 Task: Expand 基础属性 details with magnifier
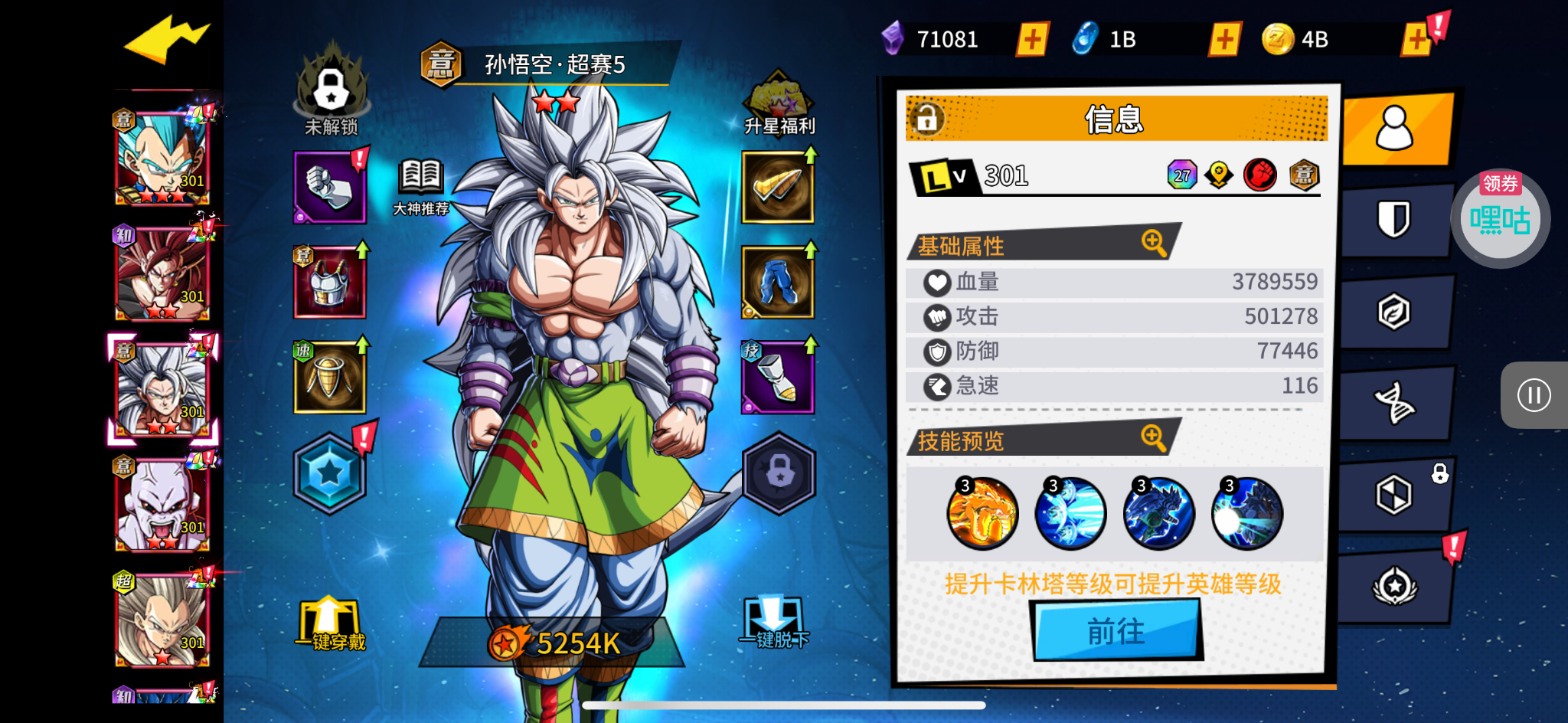tap(1153, 243)
